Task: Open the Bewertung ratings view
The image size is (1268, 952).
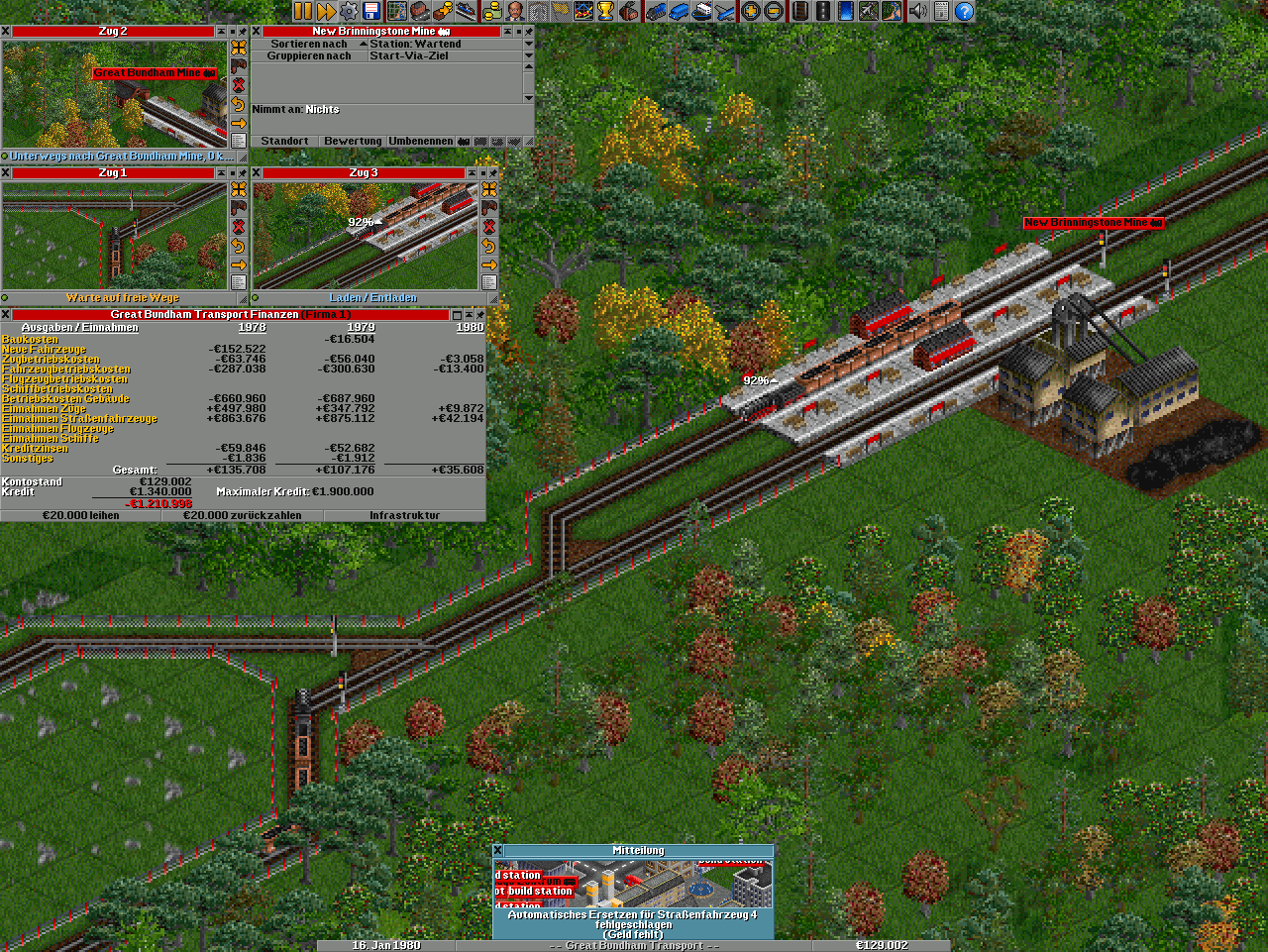Action: (353, 142)
